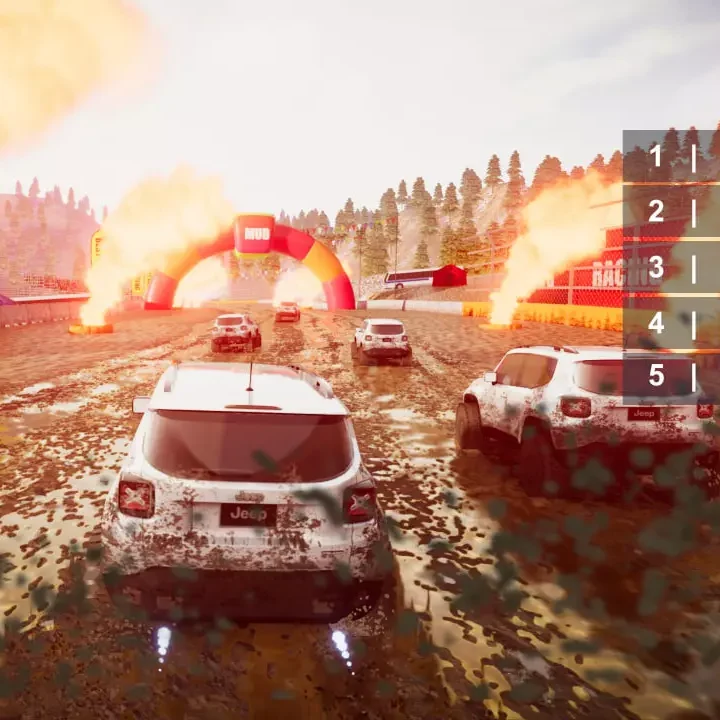The image size is (720, 720).
Task: Choose the position 2 leaderboard row
Action: click(670, 211)
